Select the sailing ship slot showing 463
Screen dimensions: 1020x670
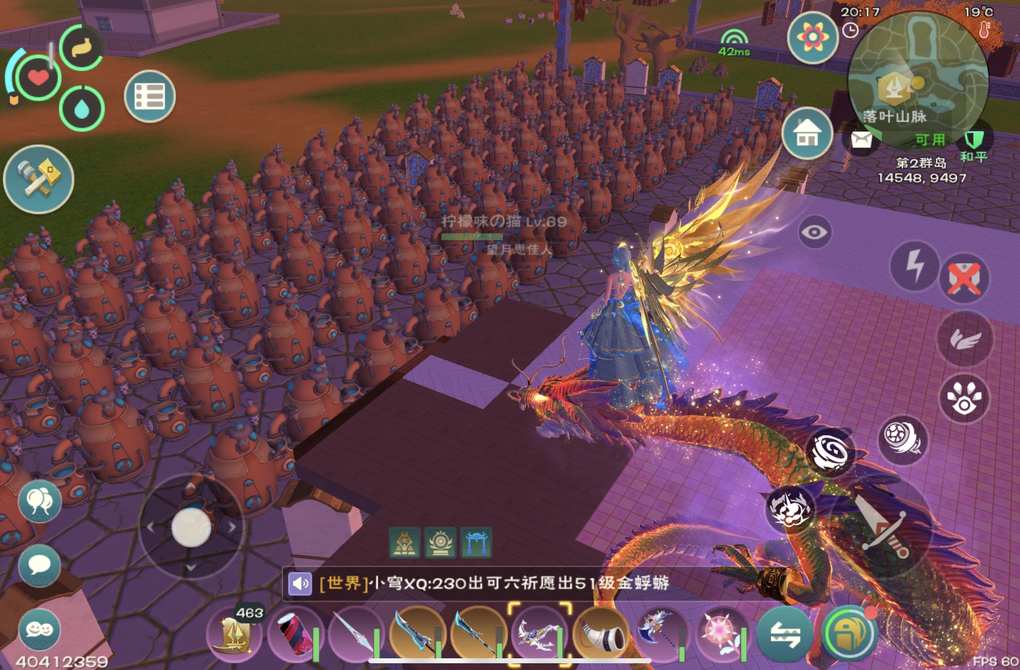coord(234,634)
